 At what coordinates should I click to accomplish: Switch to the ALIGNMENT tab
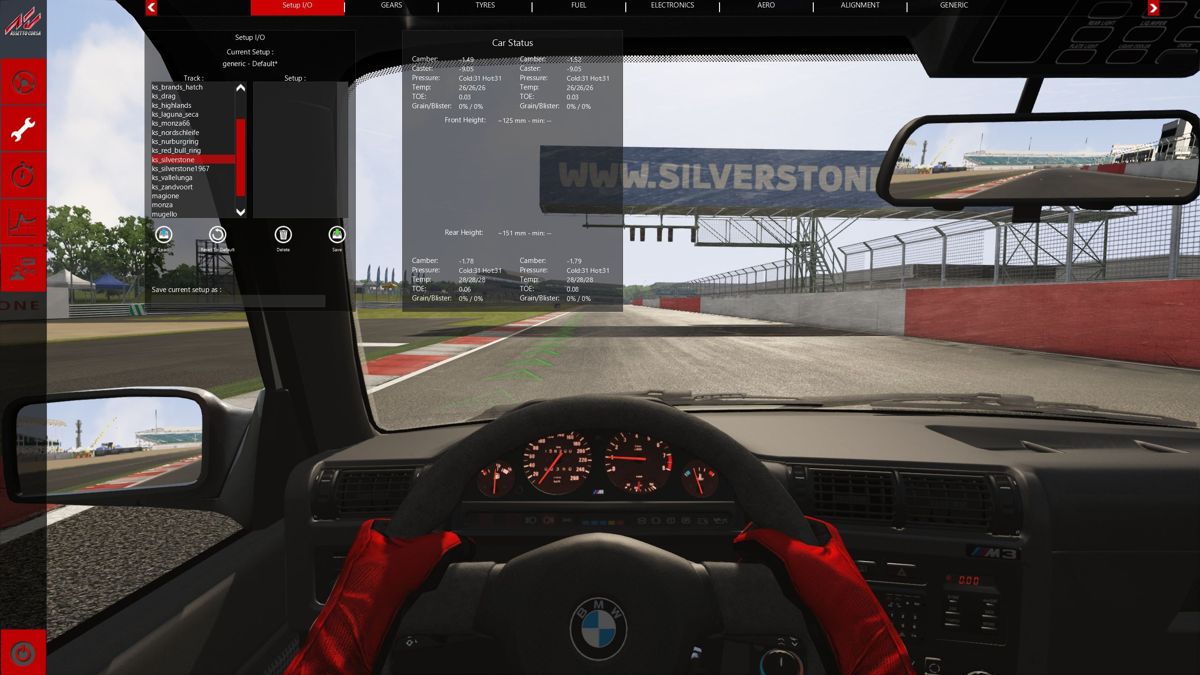pos(860,6)
